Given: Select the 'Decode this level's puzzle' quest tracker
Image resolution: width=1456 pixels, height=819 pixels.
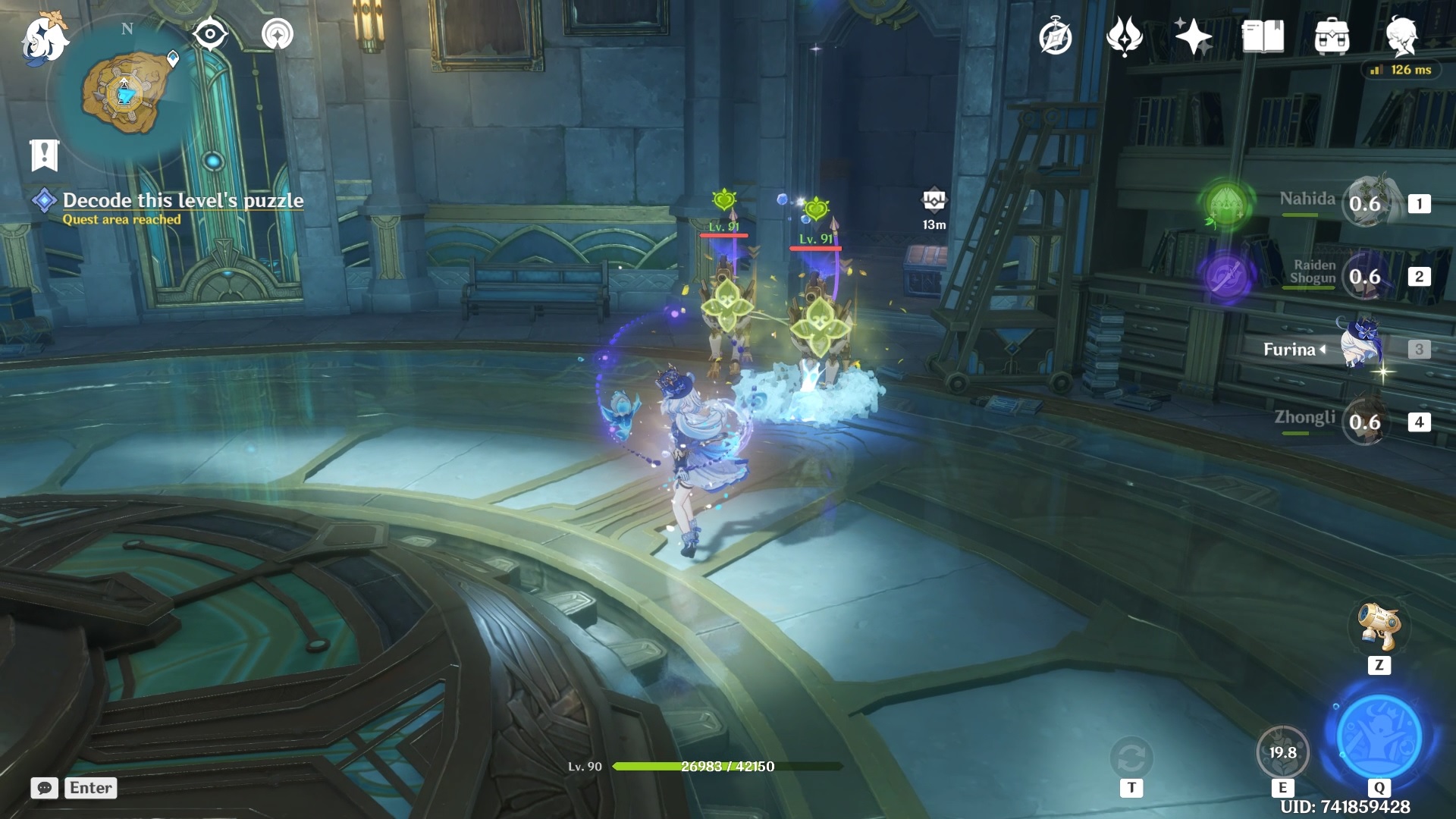Looking at the screenshot, I should (x=182, y=201).
